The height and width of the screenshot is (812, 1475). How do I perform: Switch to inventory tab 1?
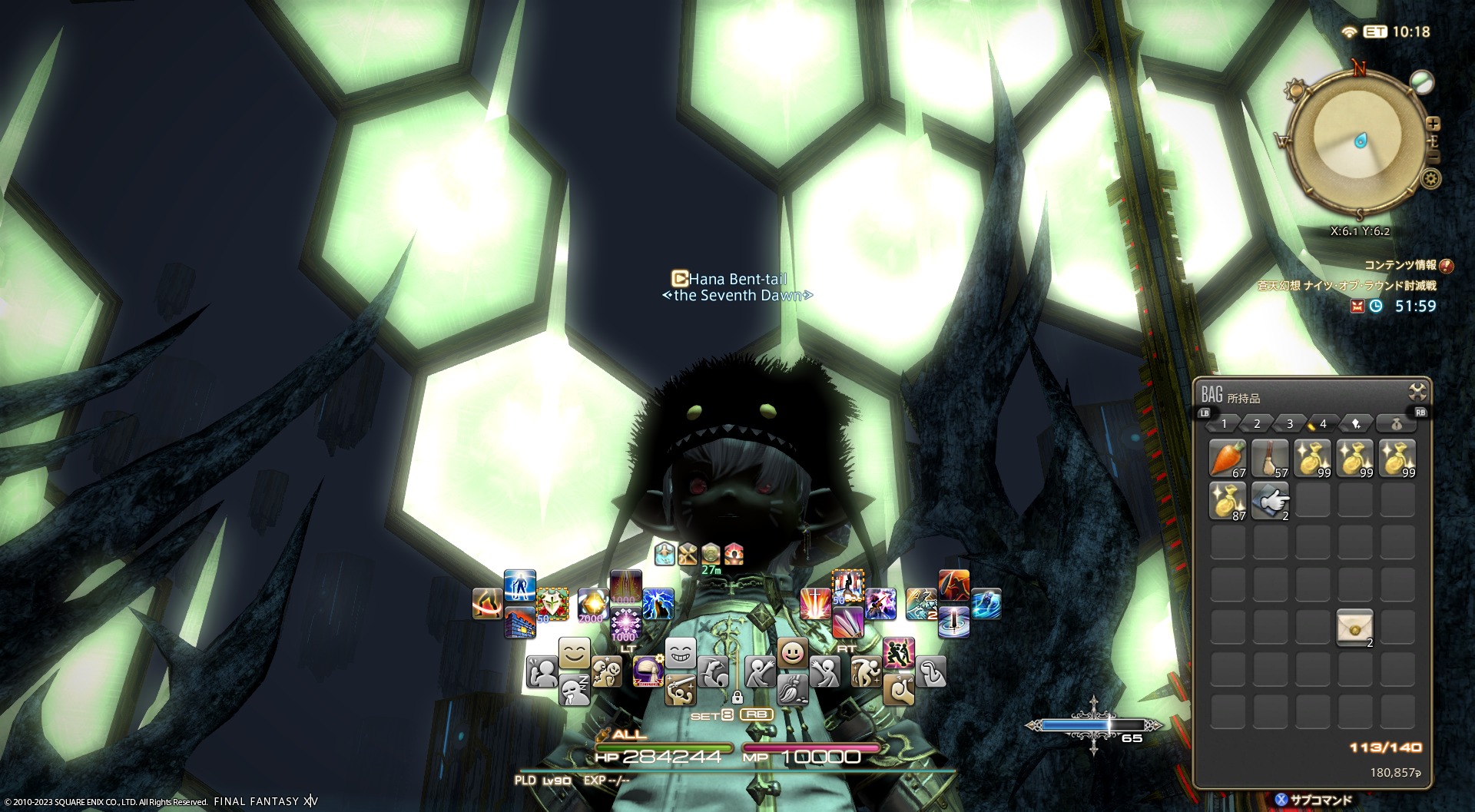click(x=1224, y=424)
